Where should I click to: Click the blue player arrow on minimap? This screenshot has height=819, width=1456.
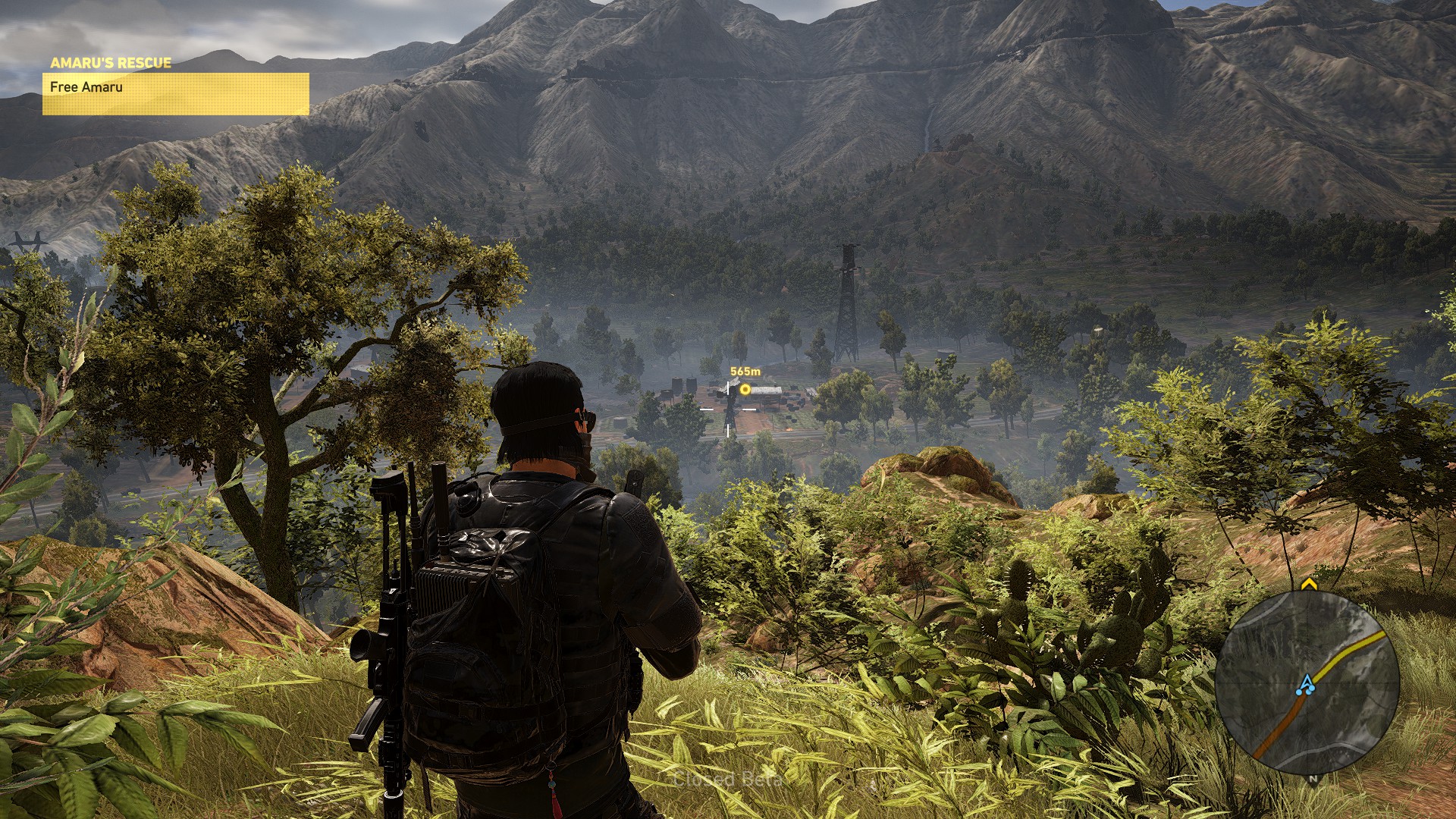point(1306,683)
